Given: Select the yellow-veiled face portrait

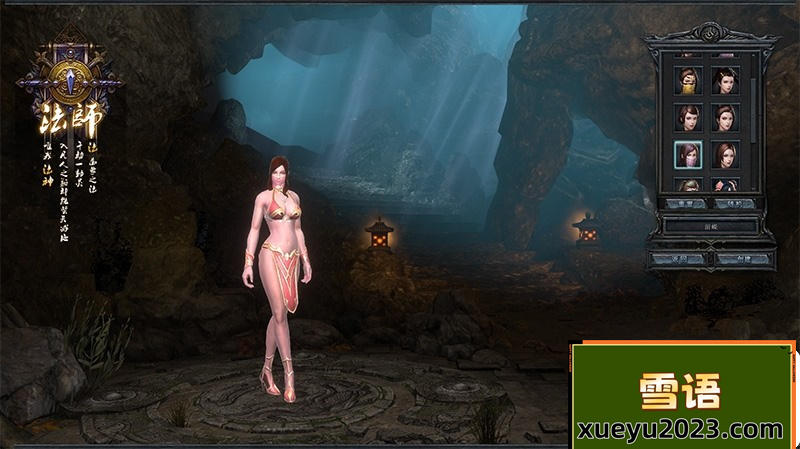Looking at the screenshot, I should tap(687, 80).
